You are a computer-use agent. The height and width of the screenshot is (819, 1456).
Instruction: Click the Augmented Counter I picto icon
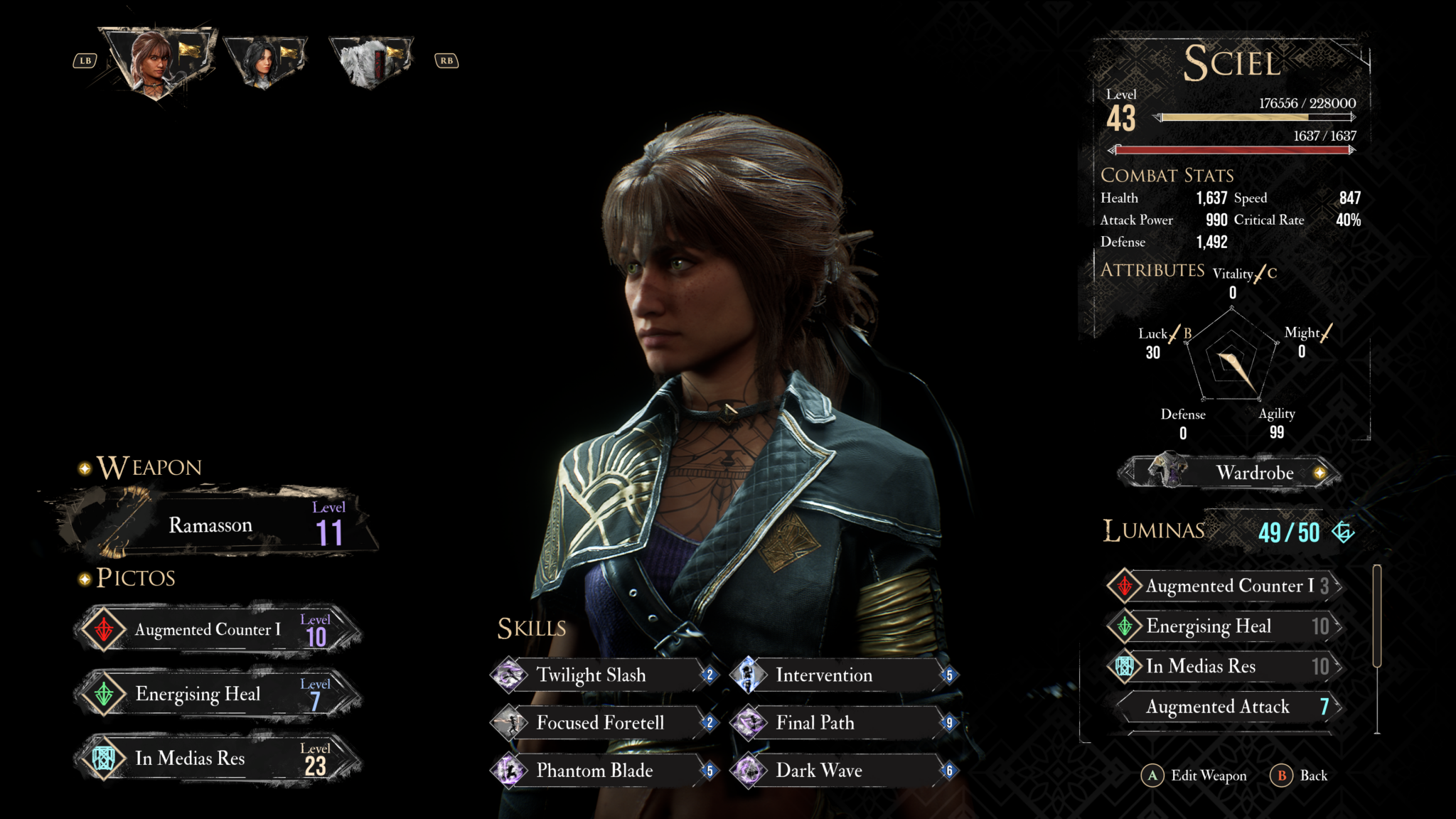(x=105, y=629)
